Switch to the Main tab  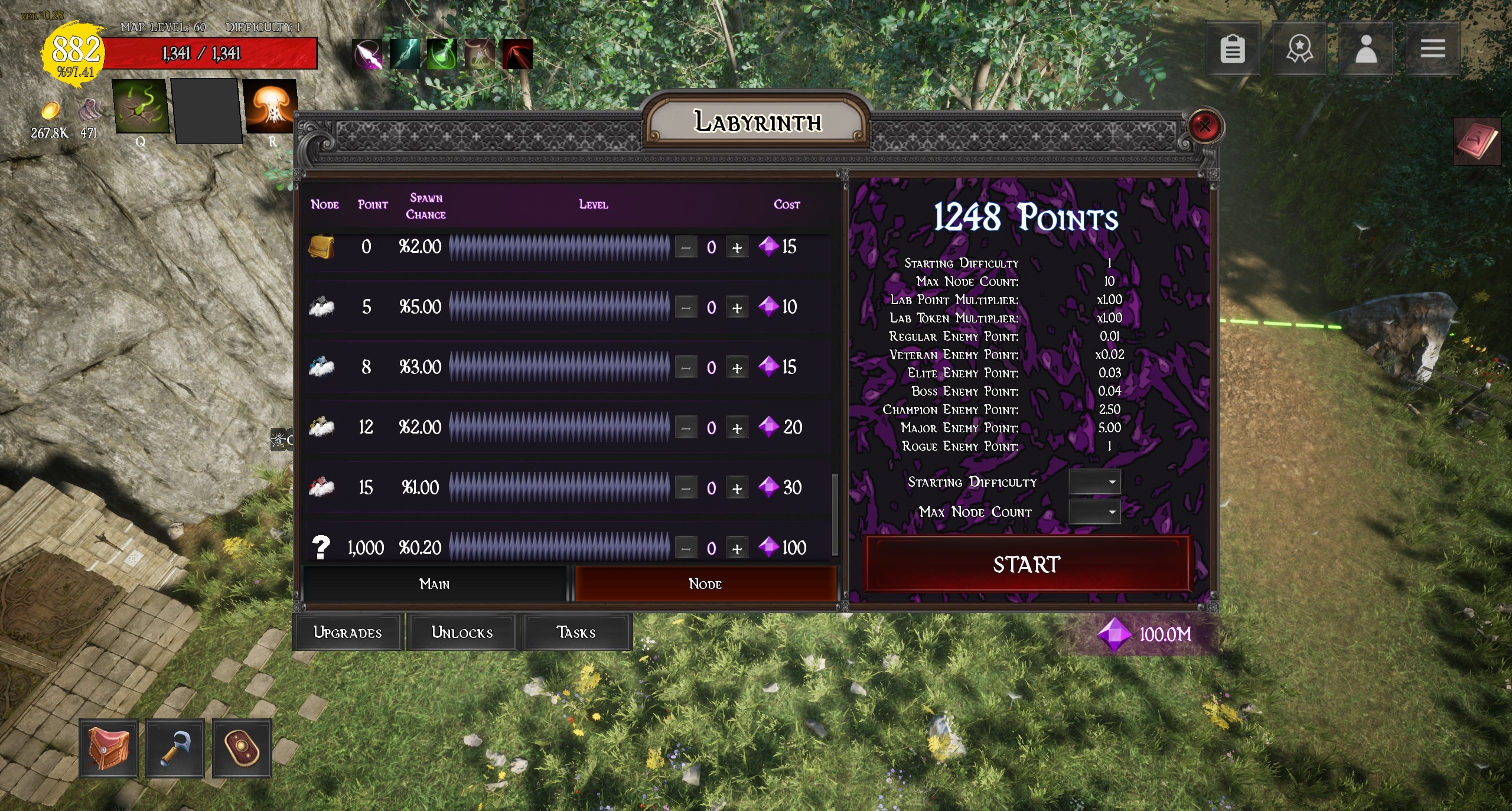tap(435, 584)
